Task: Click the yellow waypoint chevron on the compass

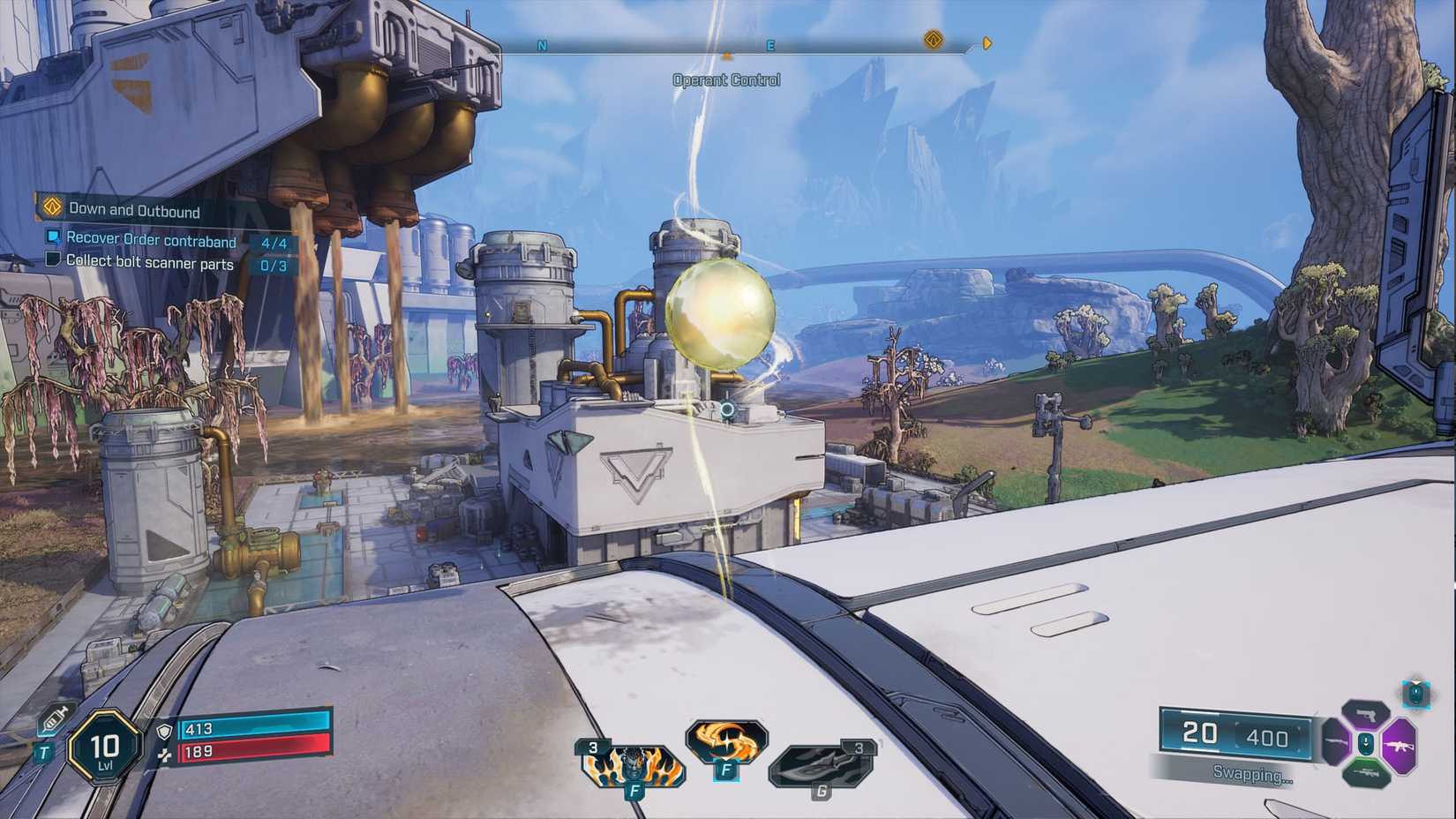Action: pyautogui.click(x=987, y=42)
